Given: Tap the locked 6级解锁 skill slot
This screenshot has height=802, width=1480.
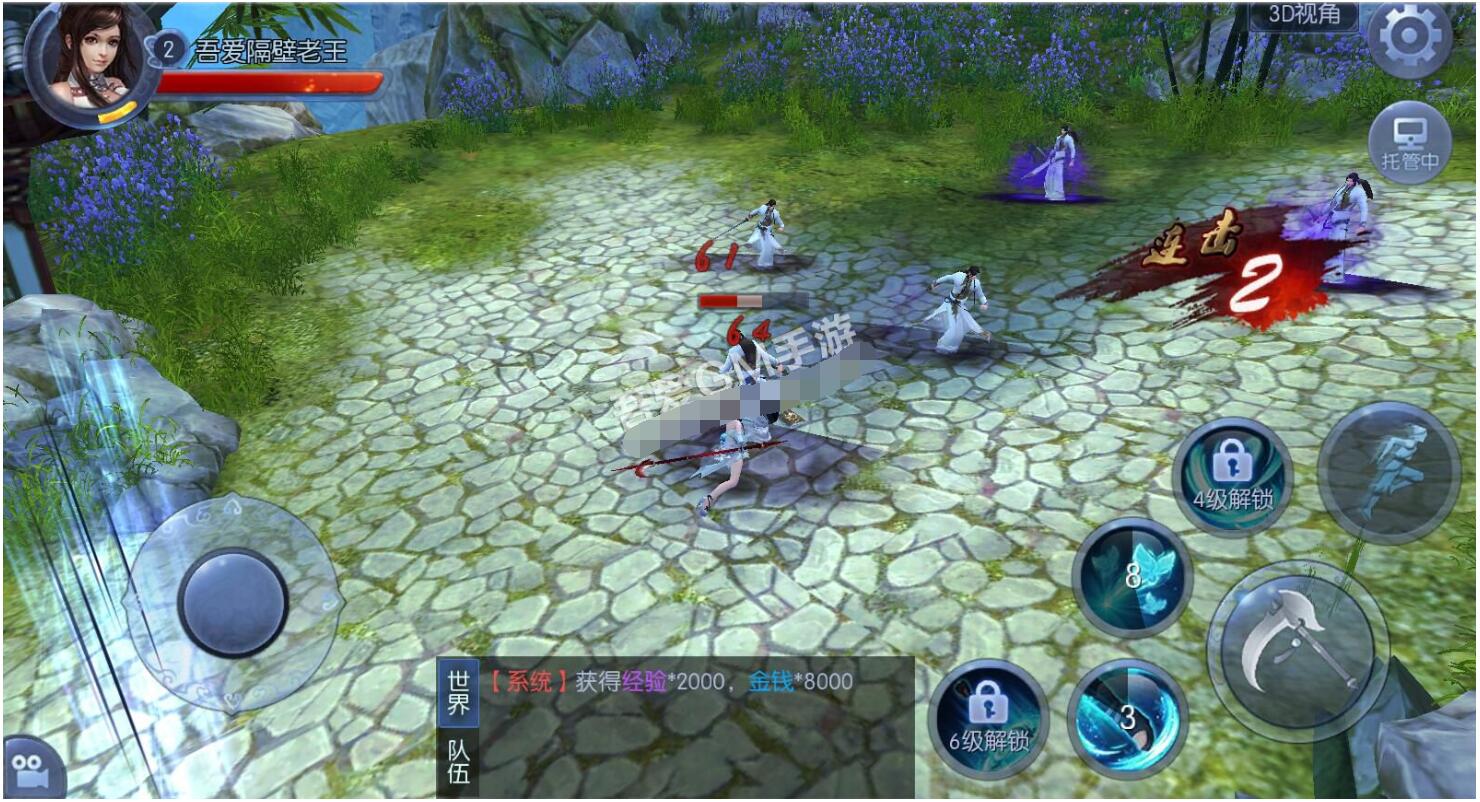Looking at the screenshot, I should tap(988, 719).
